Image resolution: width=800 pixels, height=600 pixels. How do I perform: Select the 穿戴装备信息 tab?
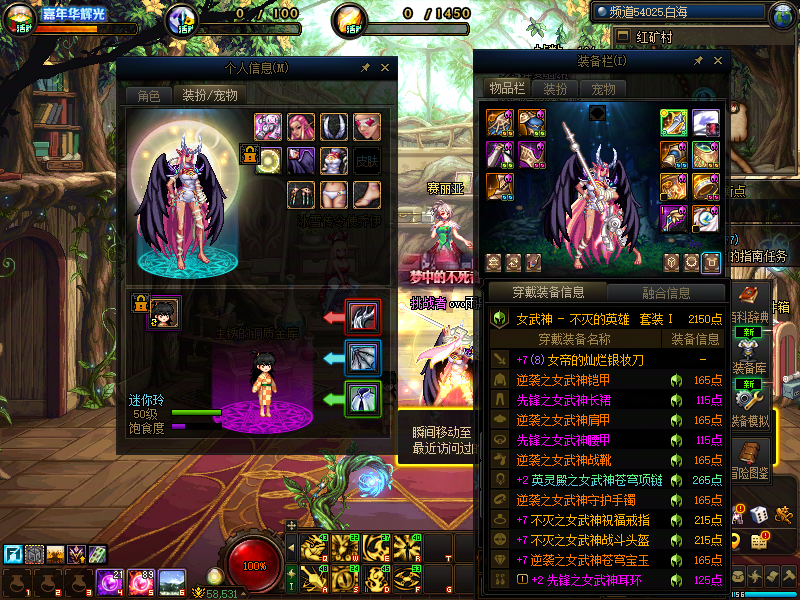pos(547,293)
